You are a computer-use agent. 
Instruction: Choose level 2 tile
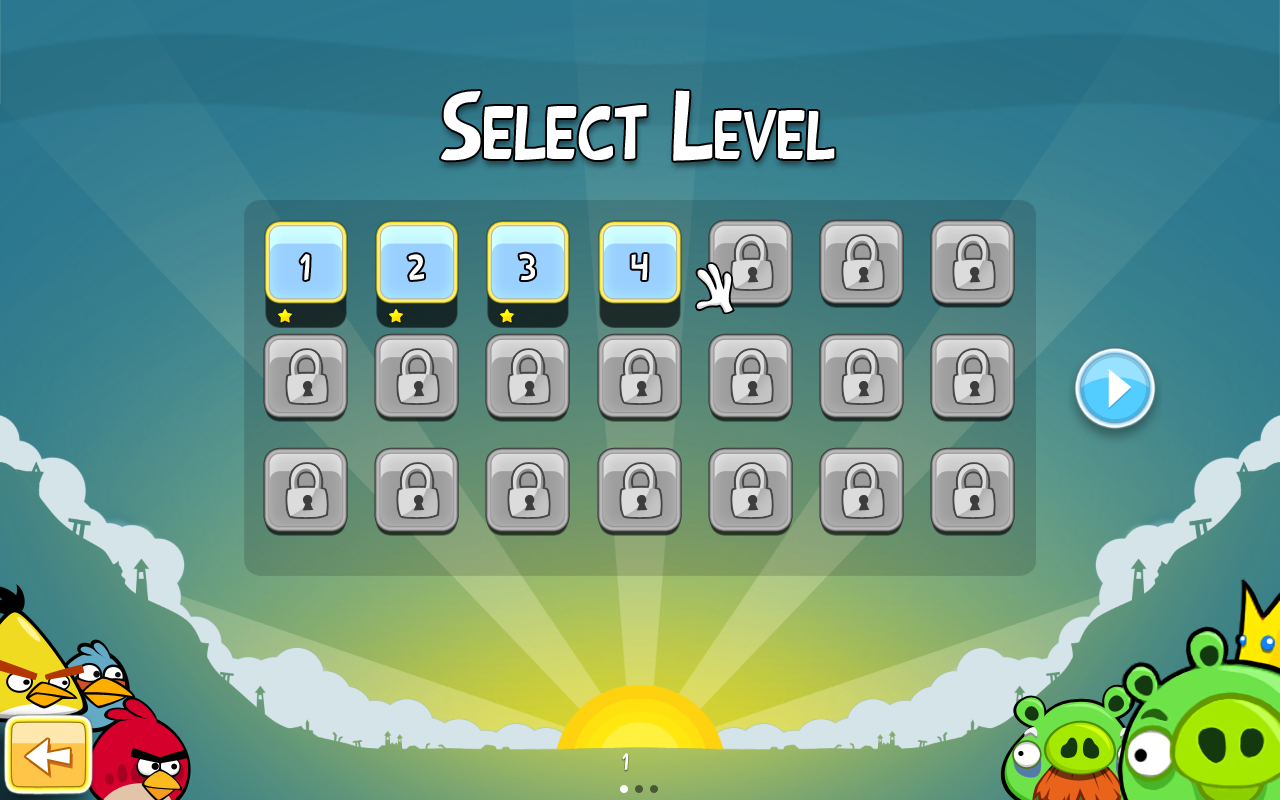(x=417, y=263)
